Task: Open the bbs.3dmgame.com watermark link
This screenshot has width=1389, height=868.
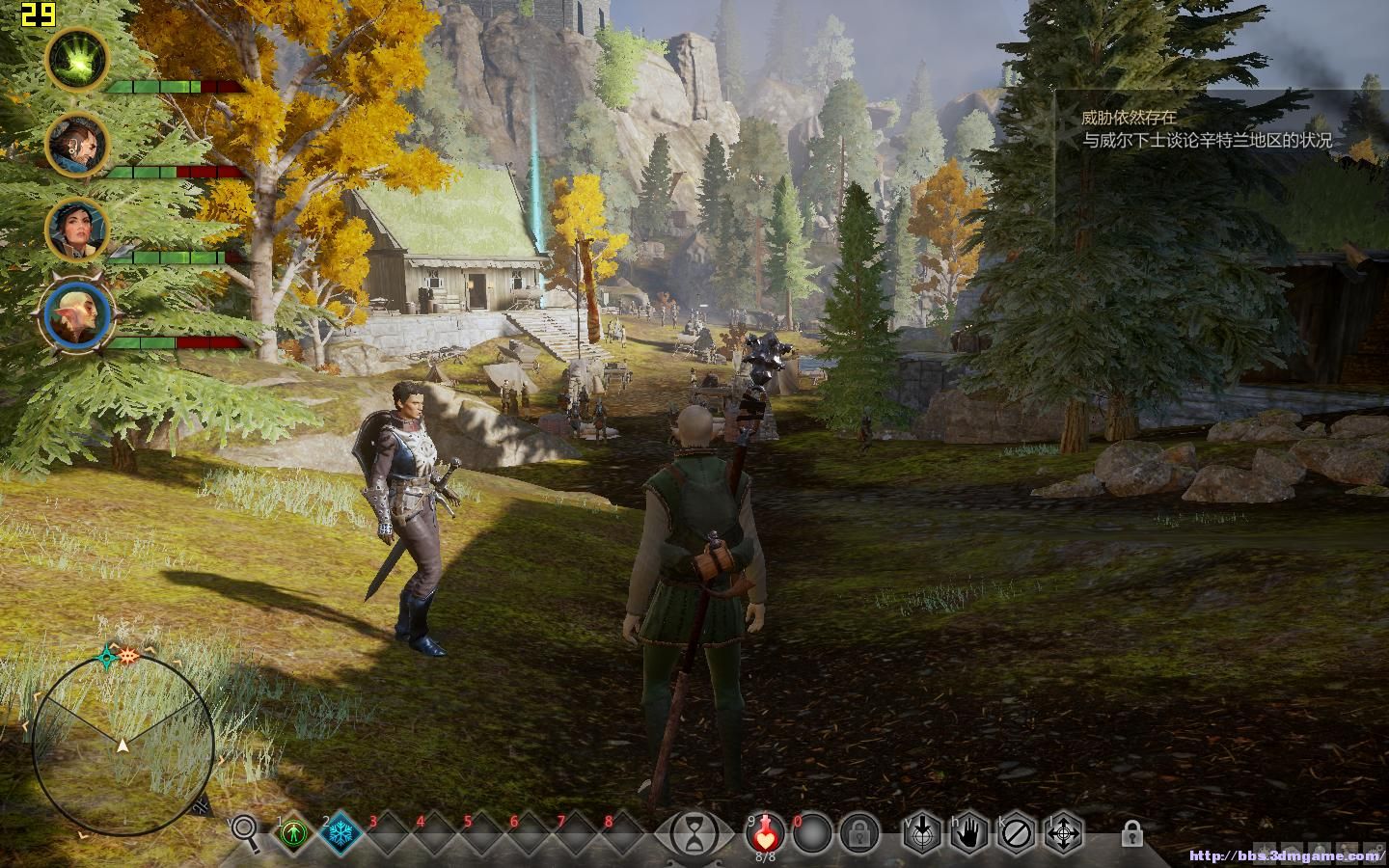Action: [x=1286, y=855]
